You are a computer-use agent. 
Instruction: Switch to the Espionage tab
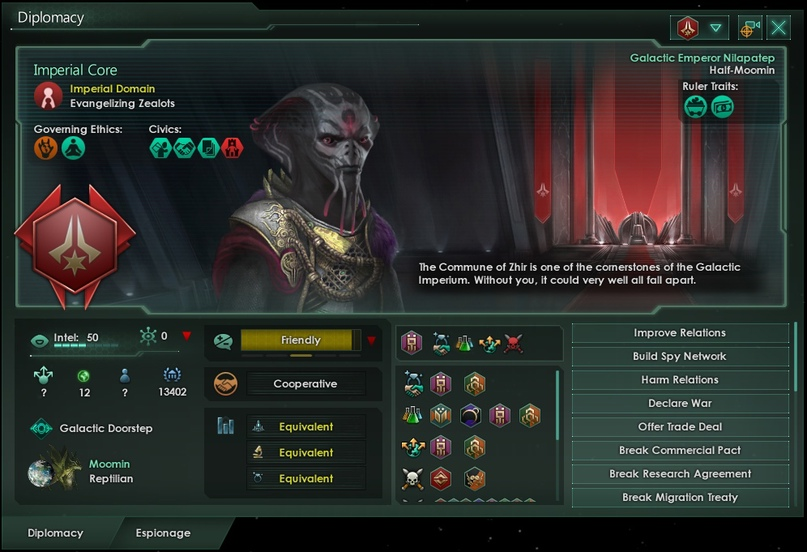(x=163, y=533)
